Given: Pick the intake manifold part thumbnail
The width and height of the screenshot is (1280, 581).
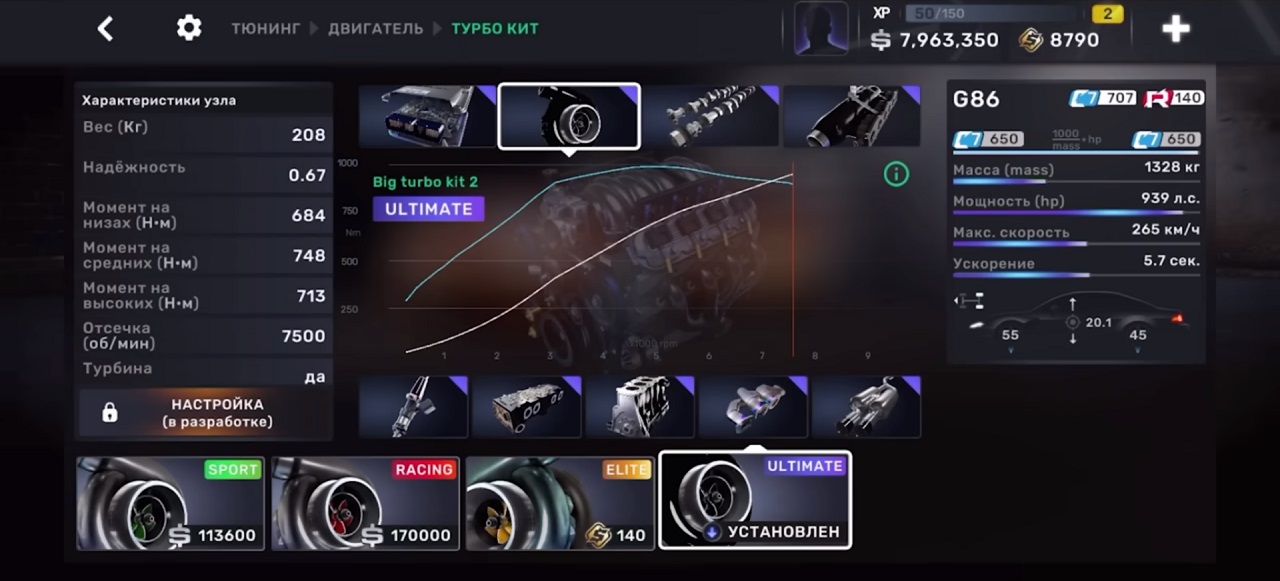Looking at the screenshot, I should click(851, 116).
